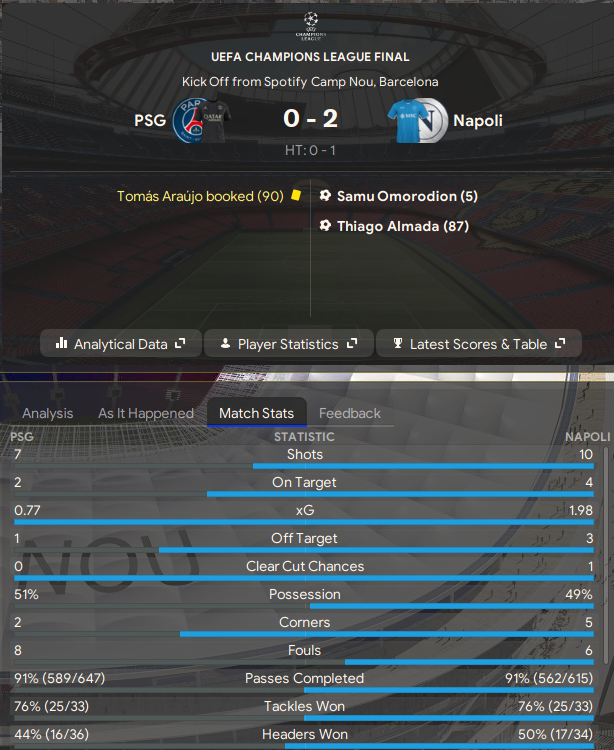614x750 pixels.
Task: Click the match stats scrollbar
Action: coord(605,560)
